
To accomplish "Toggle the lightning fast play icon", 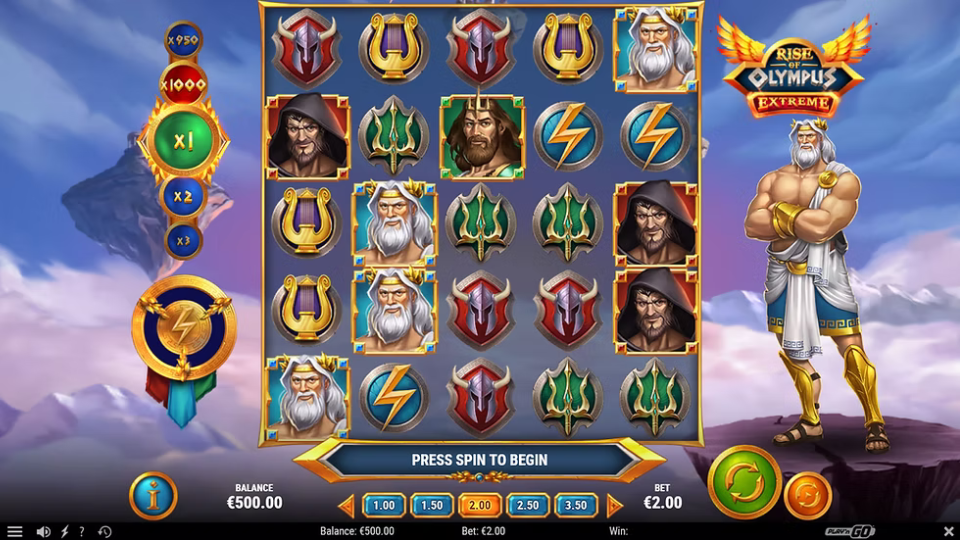I will (x=65, y=531).
